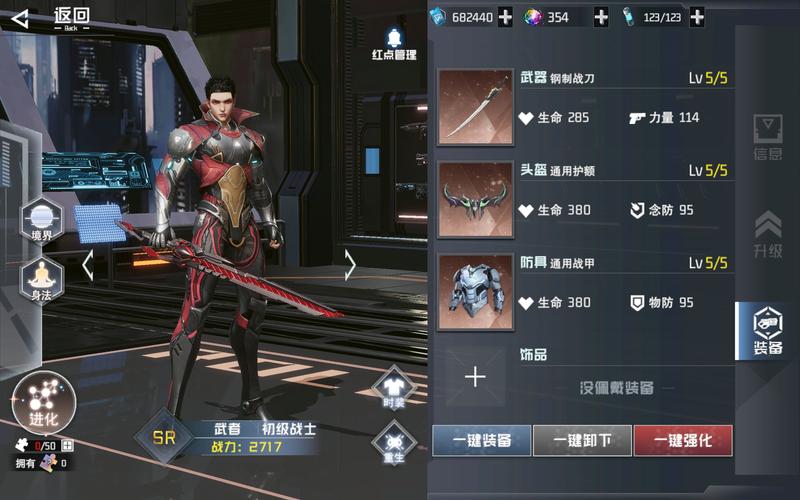This screenshot has width=800, height=500.
Task: Add more purple diamond currency
Action: [x=601, y=17]
